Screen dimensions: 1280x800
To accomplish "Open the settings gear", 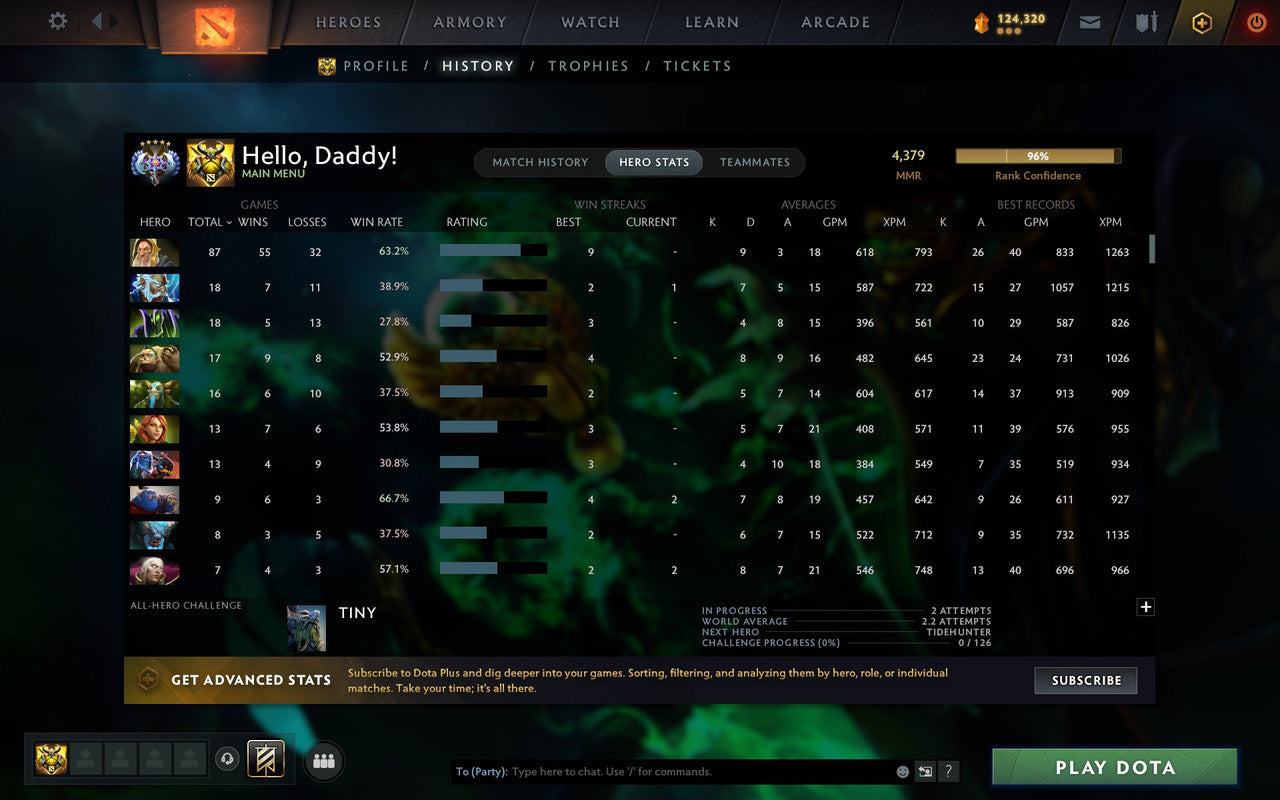I will point(57,21).
